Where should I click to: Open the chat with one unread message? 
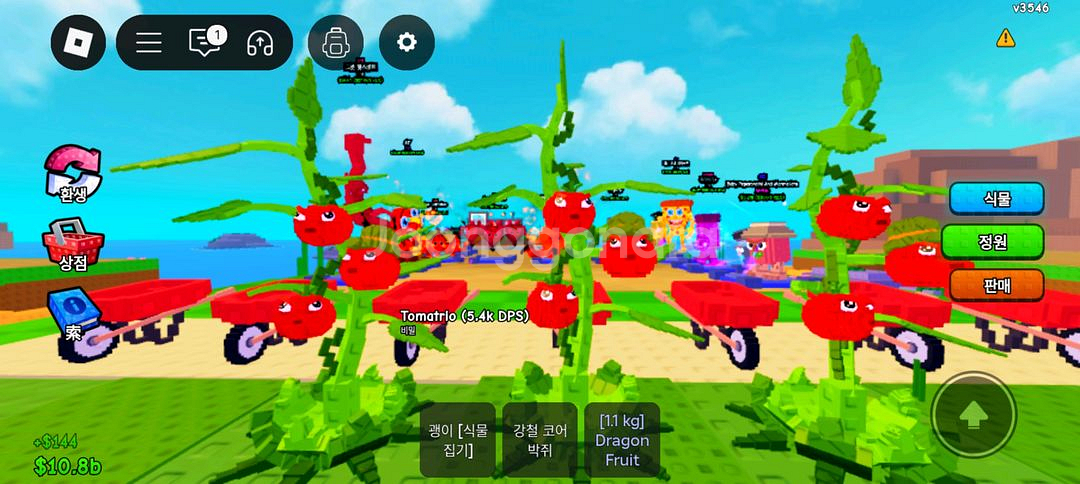[x=206, y=42]
